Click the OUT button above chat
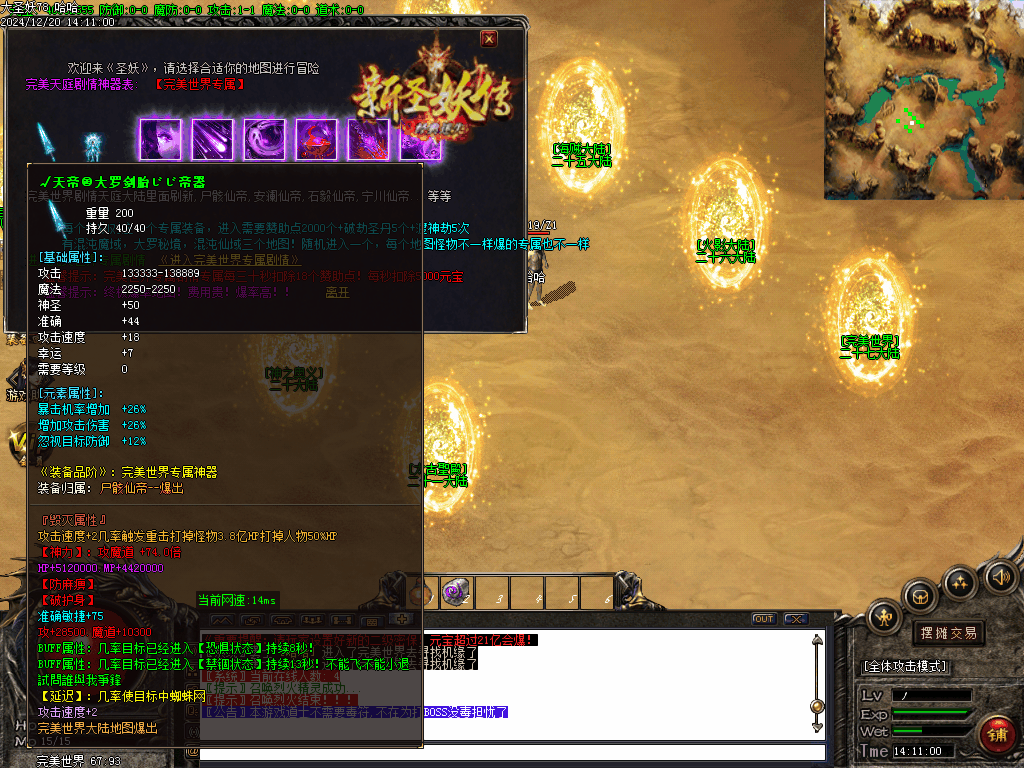The image size is (1024, 768). click(x=763, y=619)
